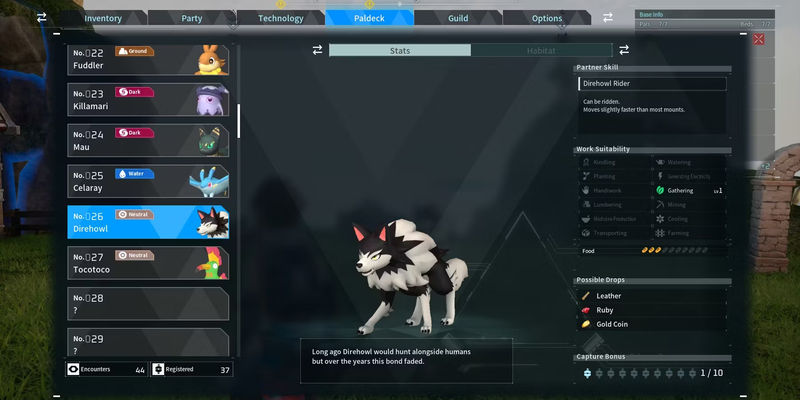Switch to the Habitat view
The height and width of the screenshot is (400, 800).
[541, 50]
